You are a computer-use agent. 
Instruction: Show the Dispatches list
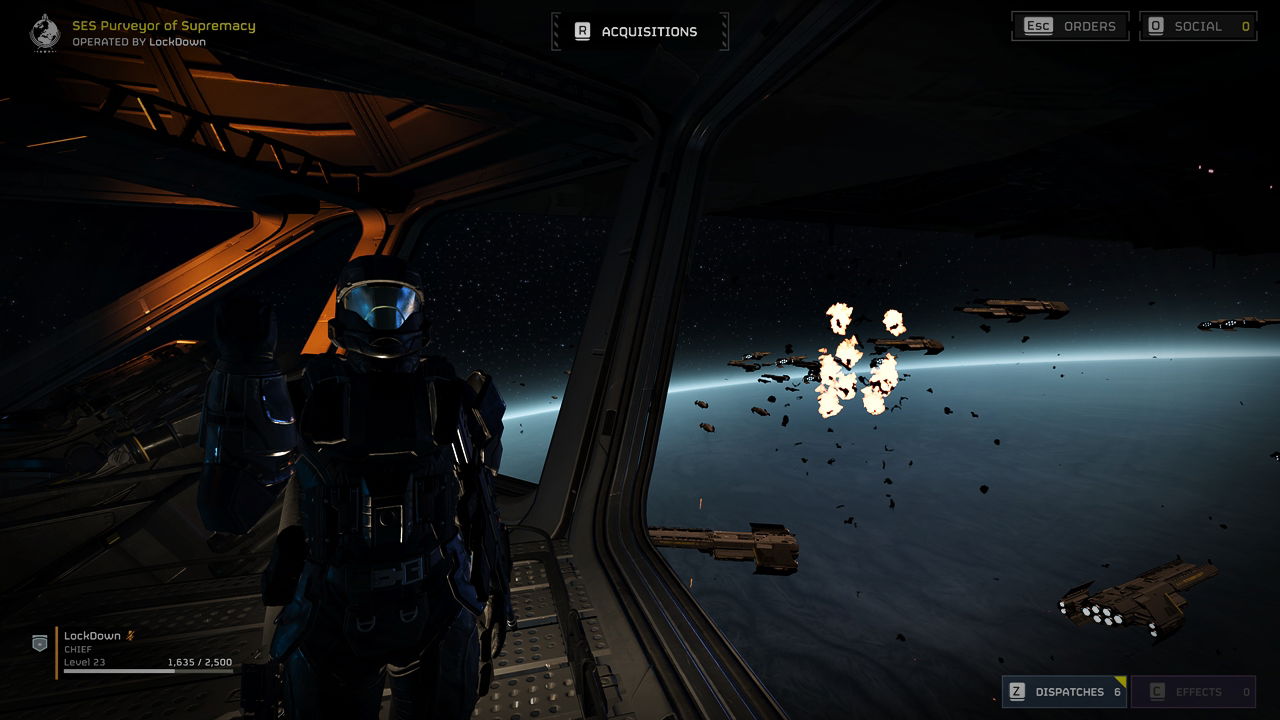click(x=1065, y=691)
